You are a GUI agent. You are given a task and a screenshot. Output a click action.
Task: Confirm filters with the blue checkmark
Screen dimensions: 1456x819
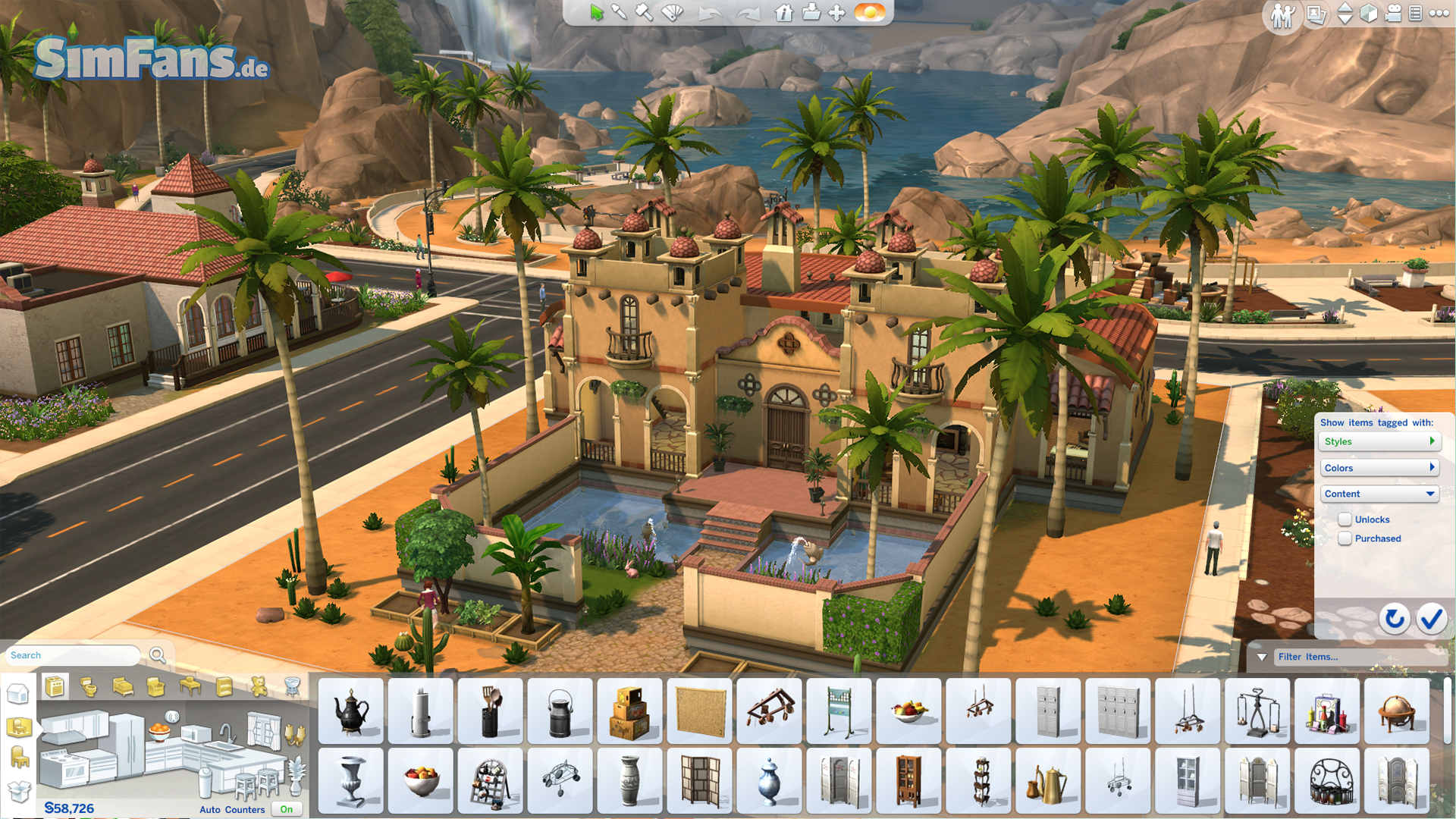pyautogui.click(x=1432, y=619)
